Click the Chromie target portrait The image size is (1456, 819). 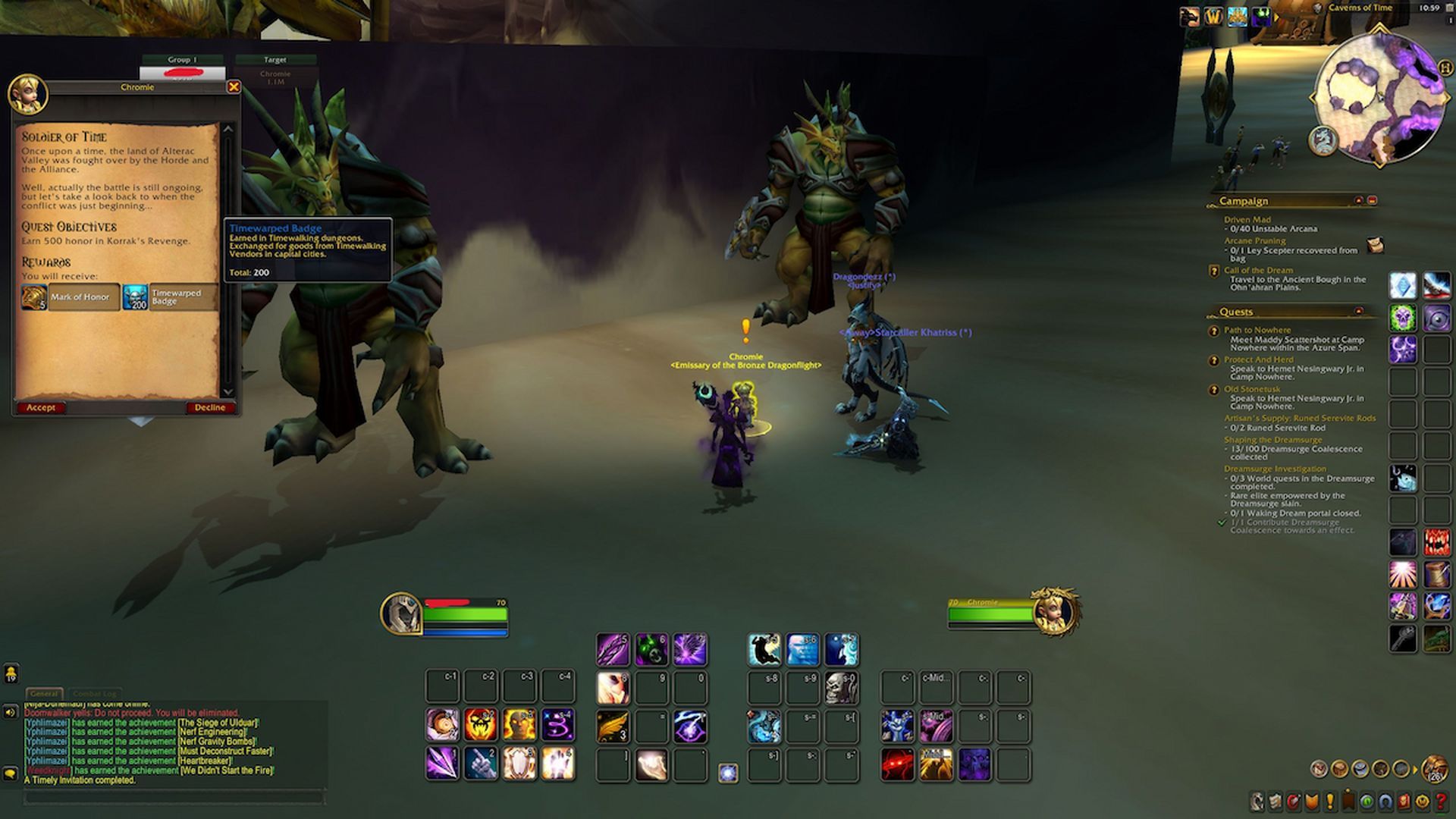(1055, 611)
